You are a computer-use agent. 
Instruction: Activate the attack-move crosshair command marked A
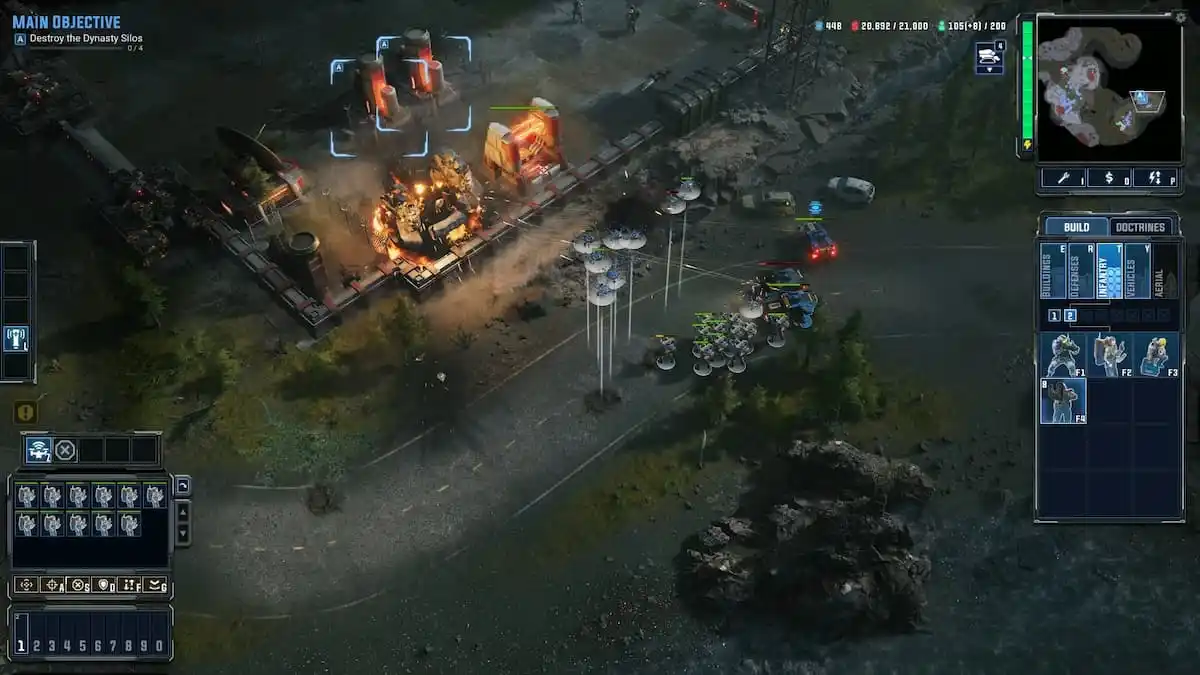(52, 585)
